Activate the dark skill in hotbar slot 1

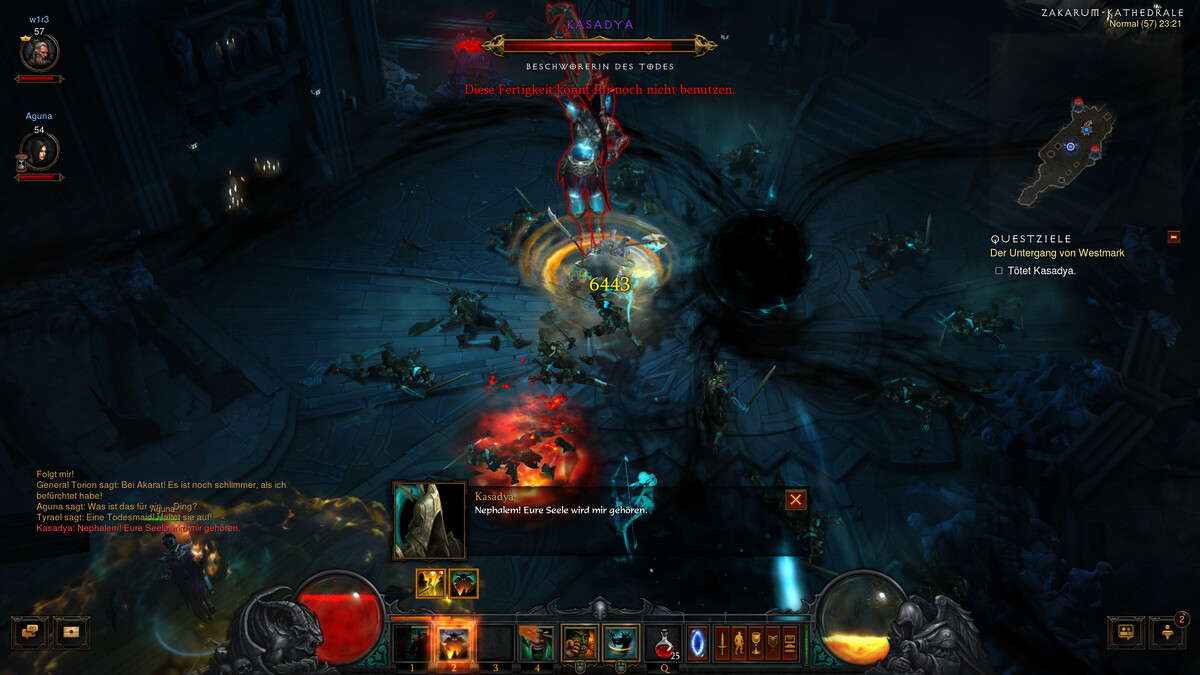[411, 642]
